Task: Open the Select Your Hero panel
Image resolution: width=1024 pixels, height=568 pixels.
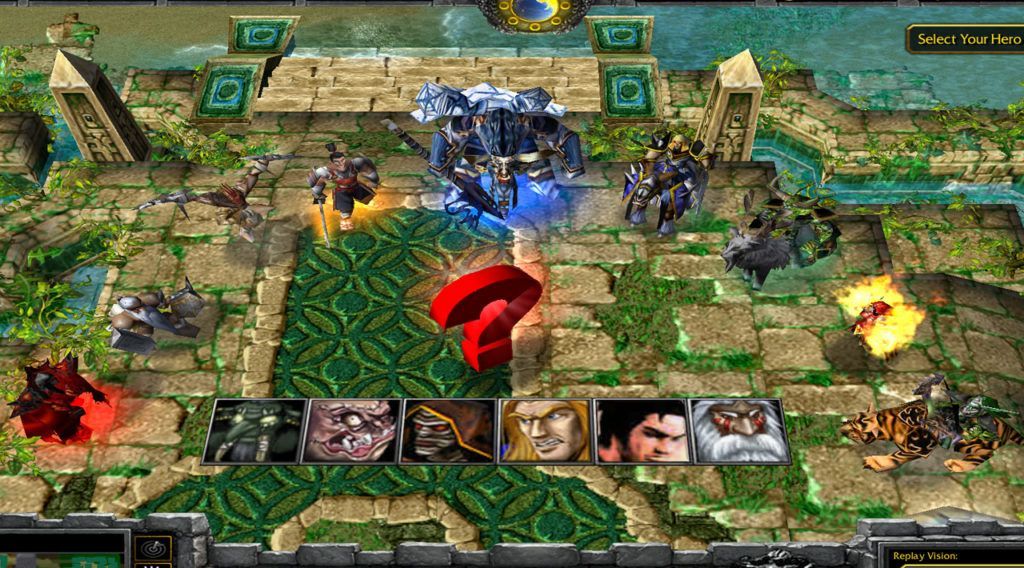Action: point(966,39)
